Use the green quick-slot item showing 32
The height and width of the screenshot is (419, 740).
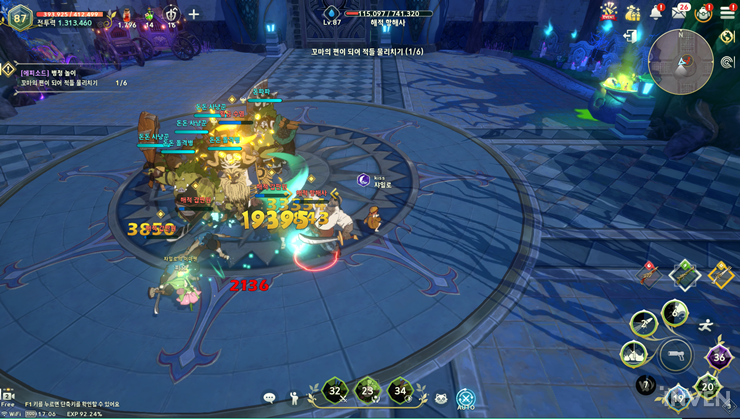(x=335, y=391)
